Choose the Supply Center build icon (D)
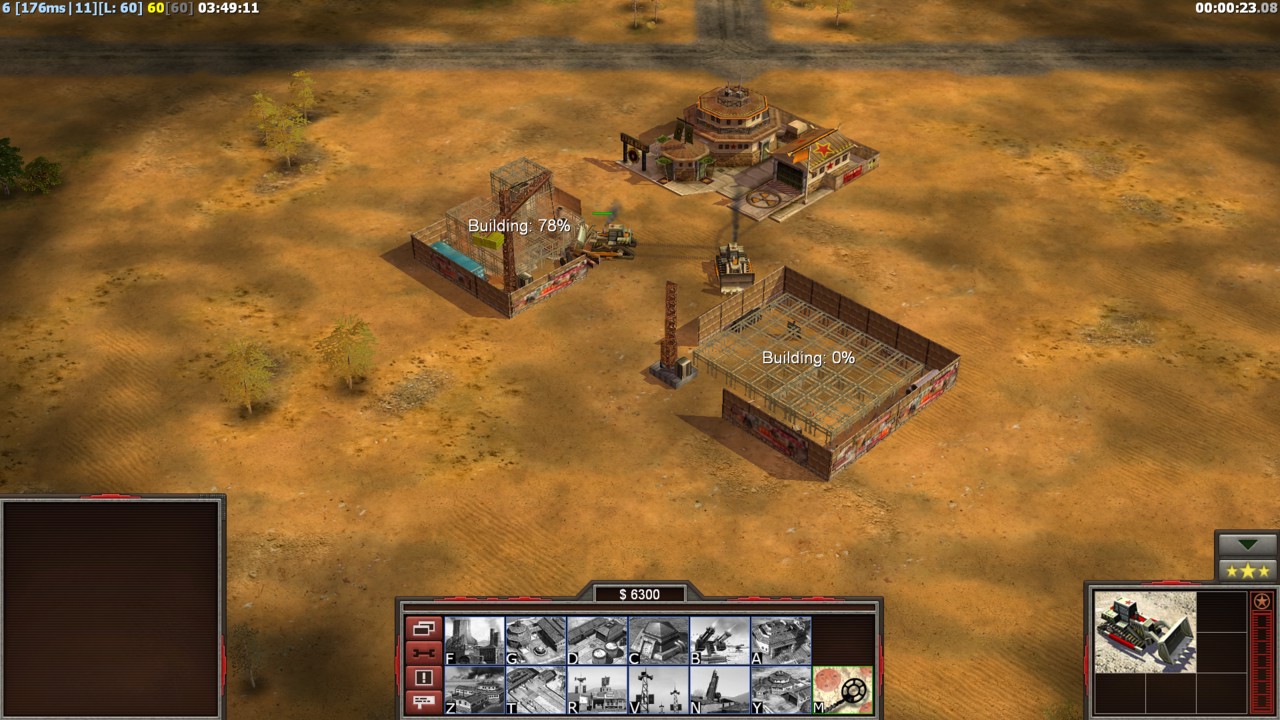 coord(597,640)
